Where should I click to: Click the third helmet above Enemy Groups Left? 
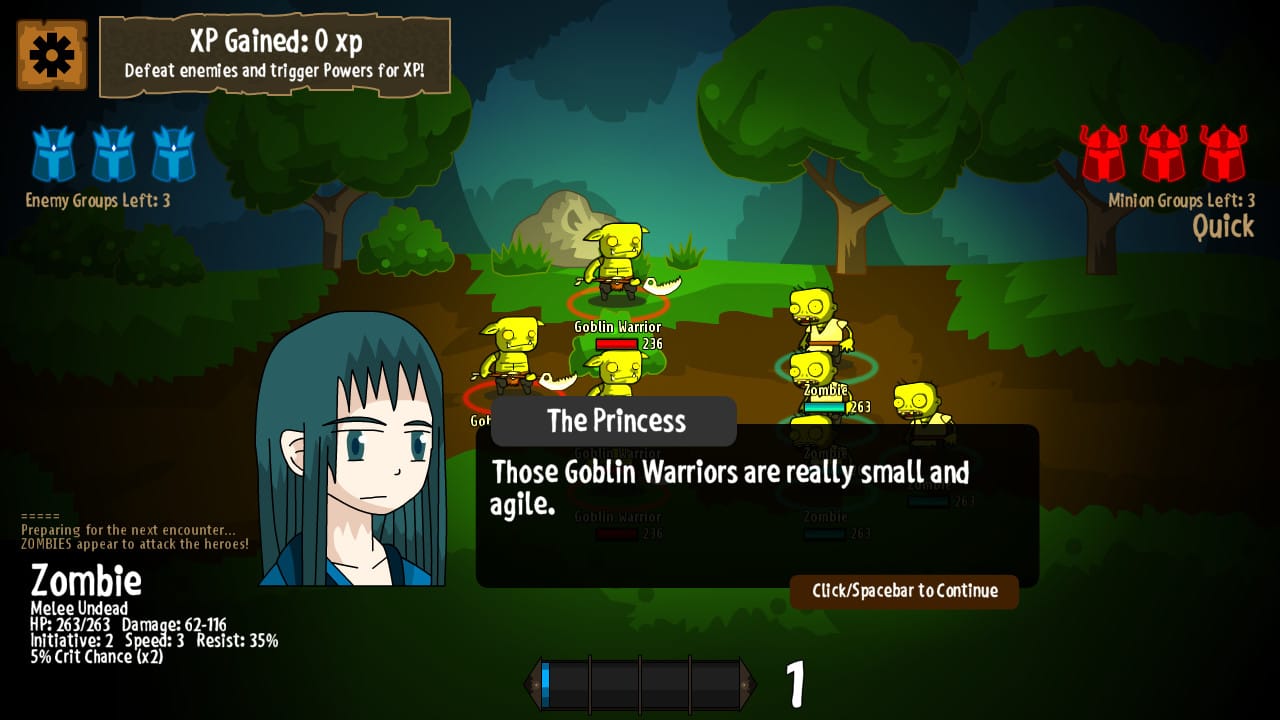pos(171,152)
